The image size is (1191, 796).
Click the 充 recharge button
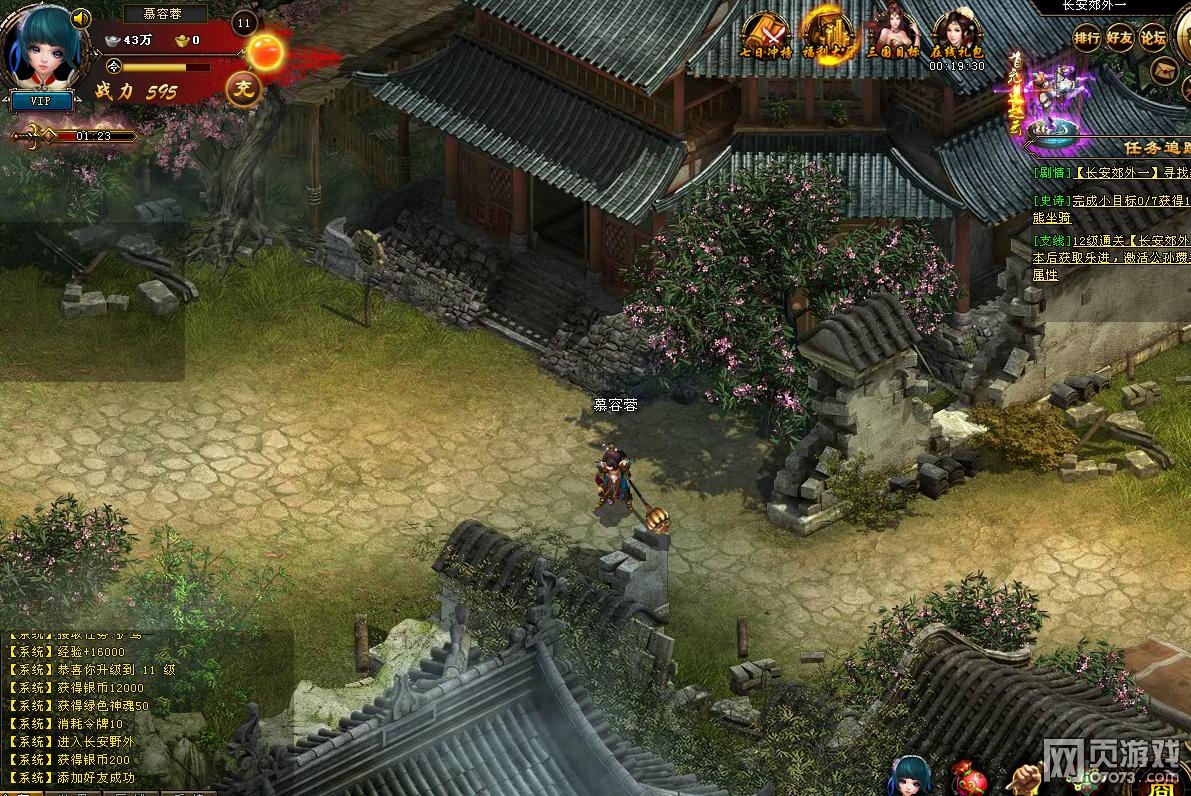point(241,89)
